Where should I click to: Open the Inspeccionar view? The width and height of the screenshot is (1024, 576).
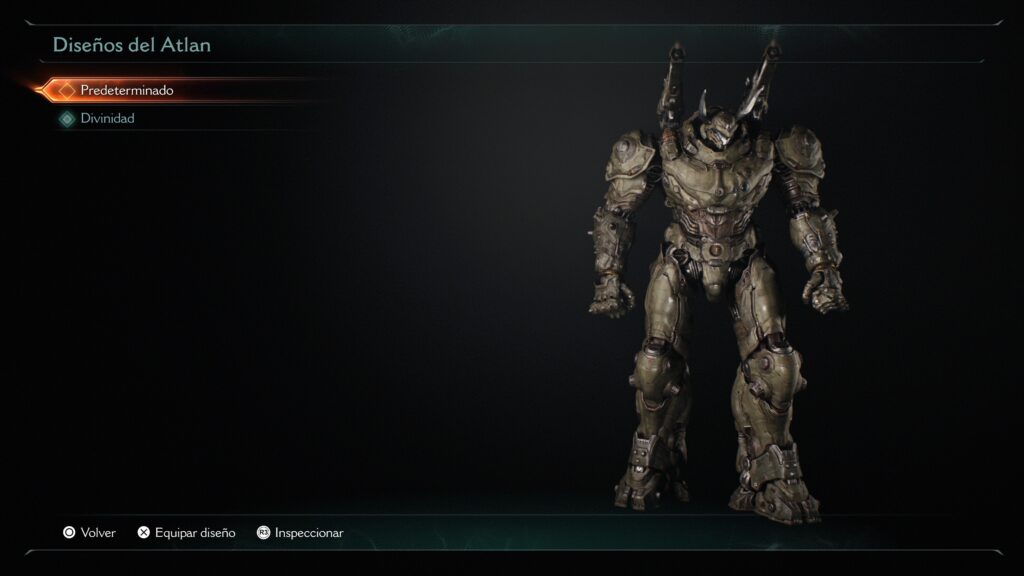300,533
